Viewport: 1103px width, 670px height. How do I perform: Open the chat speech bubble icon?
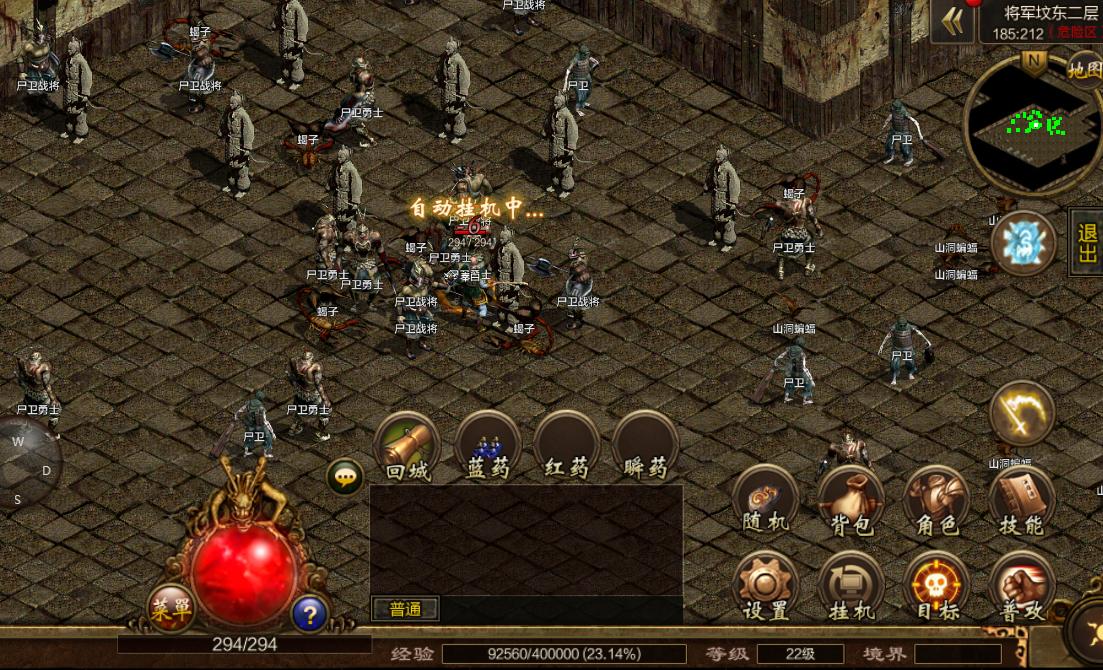pos(345,478)
